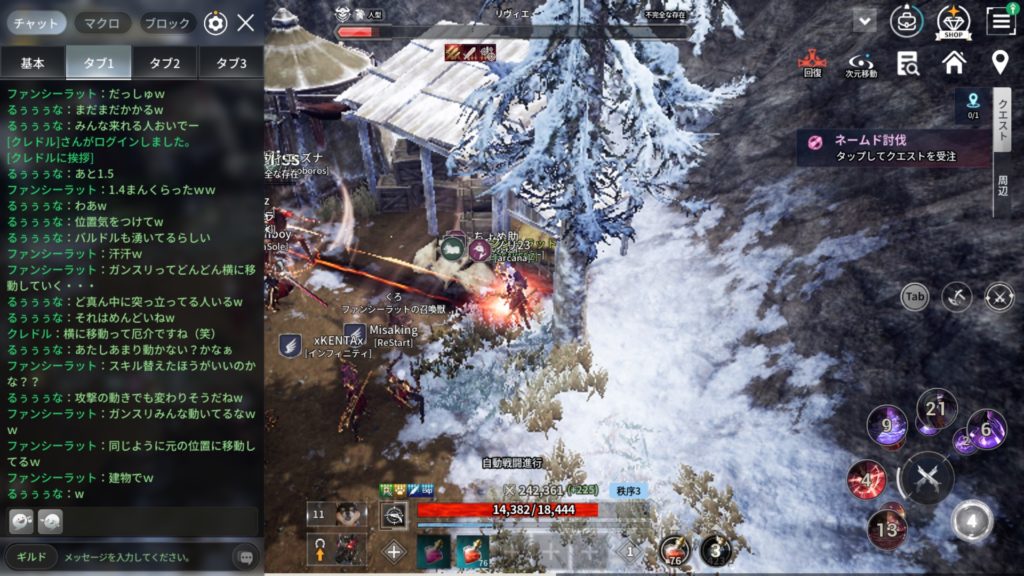Open the diamond SHOP

(953, 22)
